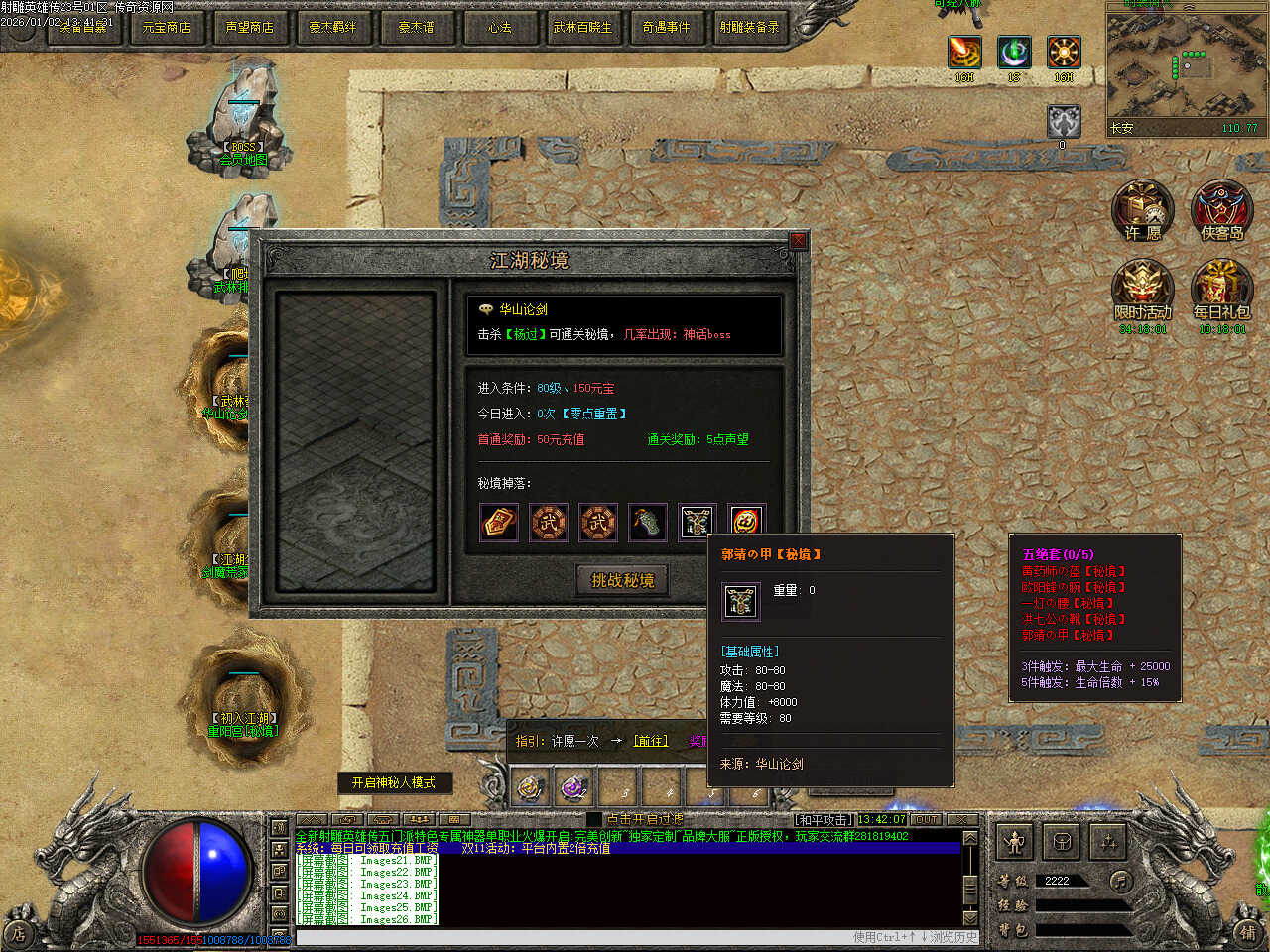Select the 郭靖の甲 armor drop icon
1270x952 pixels.
pyautogui.click(x=697, y=522)
